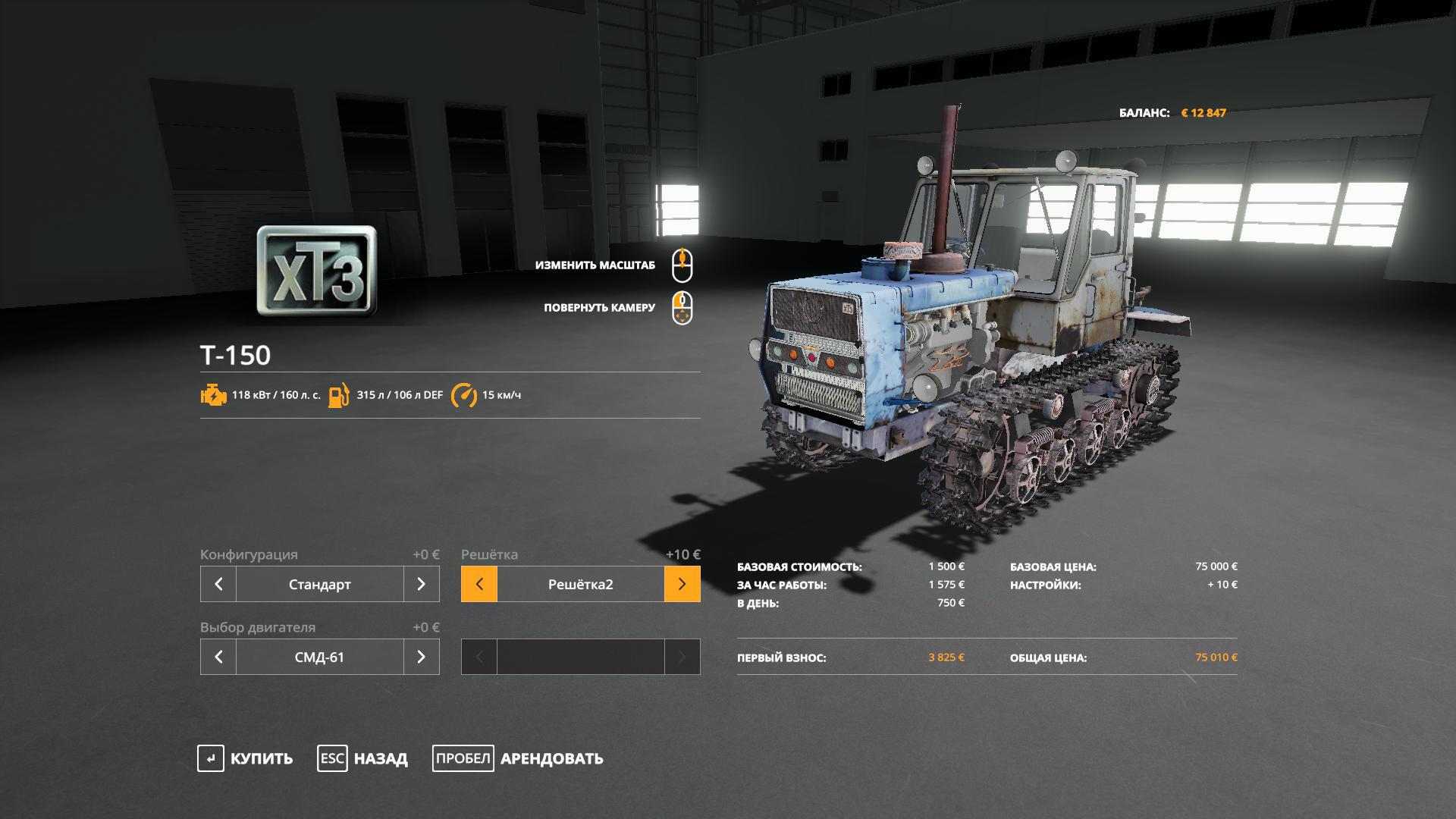Select next option for Конфигурация
Viewport: 1456px width, 819px height.
[421, 584]
